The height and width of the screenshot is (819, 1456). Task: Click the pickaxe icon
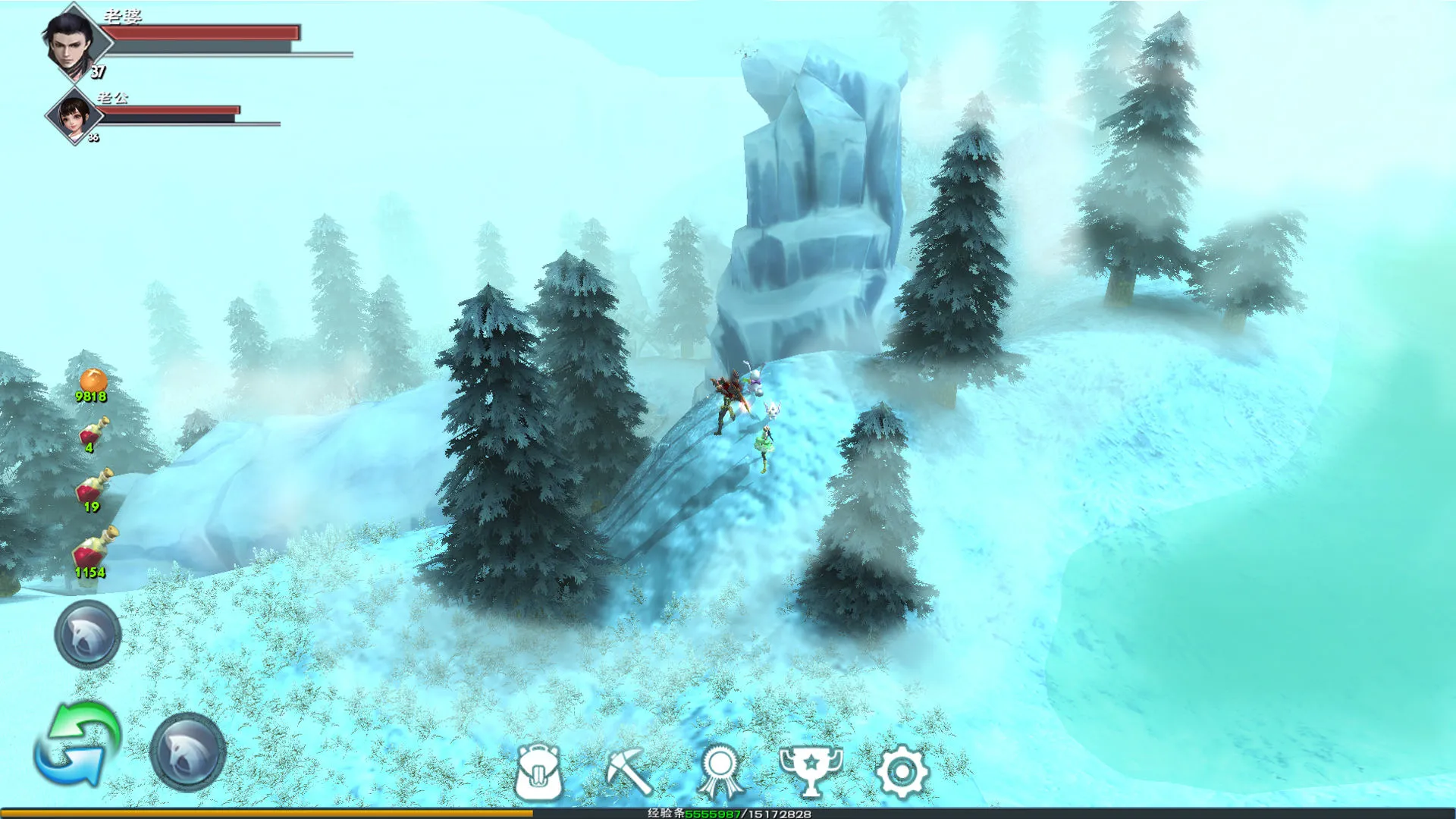pos(629,770)
